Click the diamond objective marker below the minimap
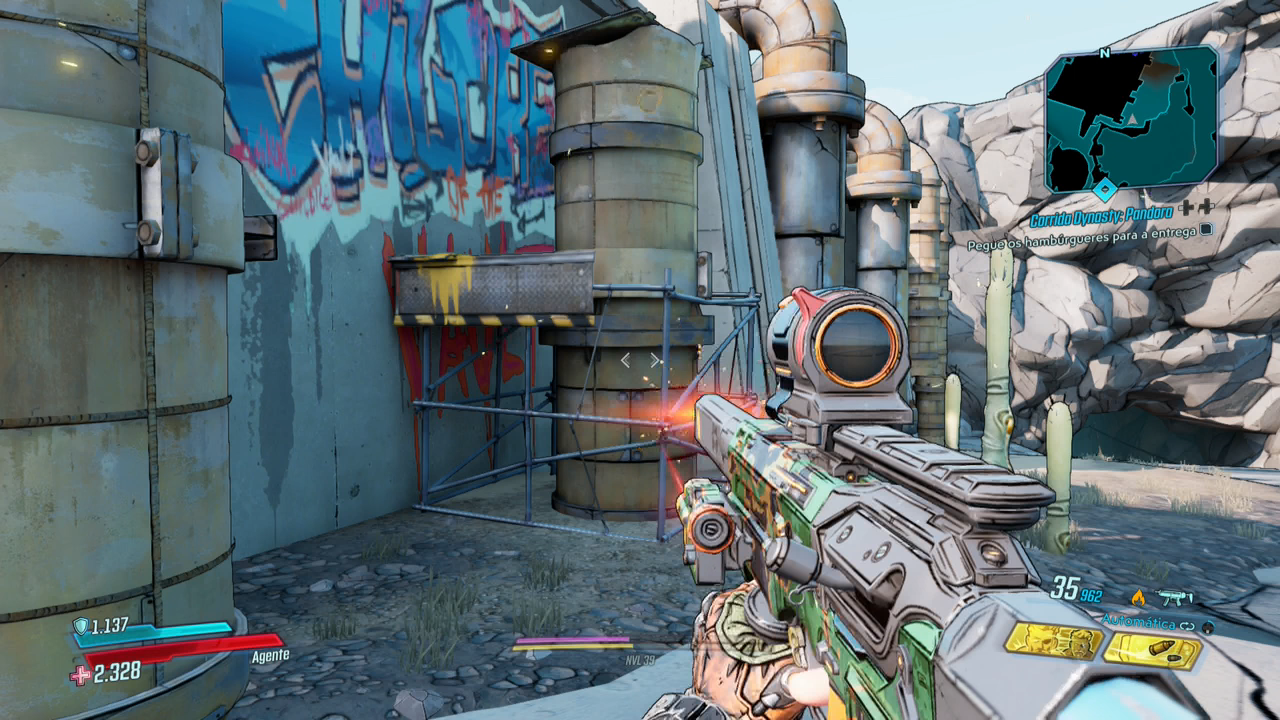Image resolution: width=1280 pixels, height=720 pixels. [x=1104, y=189]
